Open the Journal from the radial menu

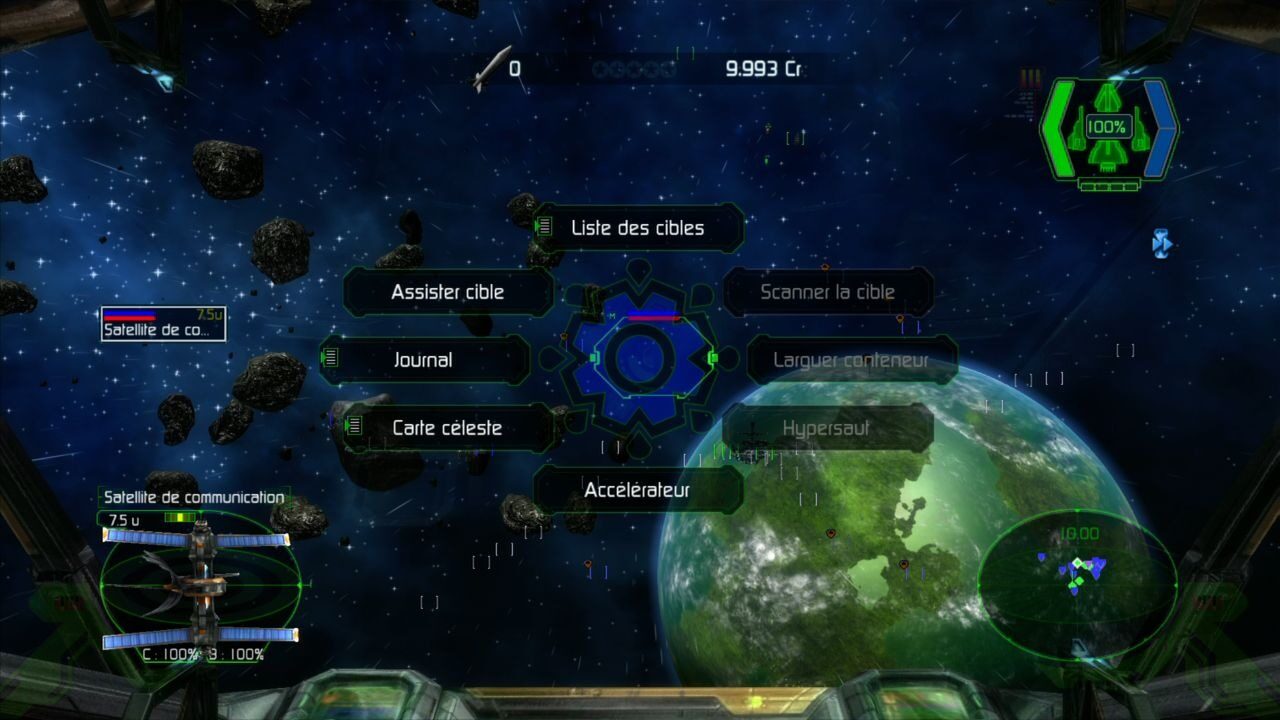coord(424,360)
